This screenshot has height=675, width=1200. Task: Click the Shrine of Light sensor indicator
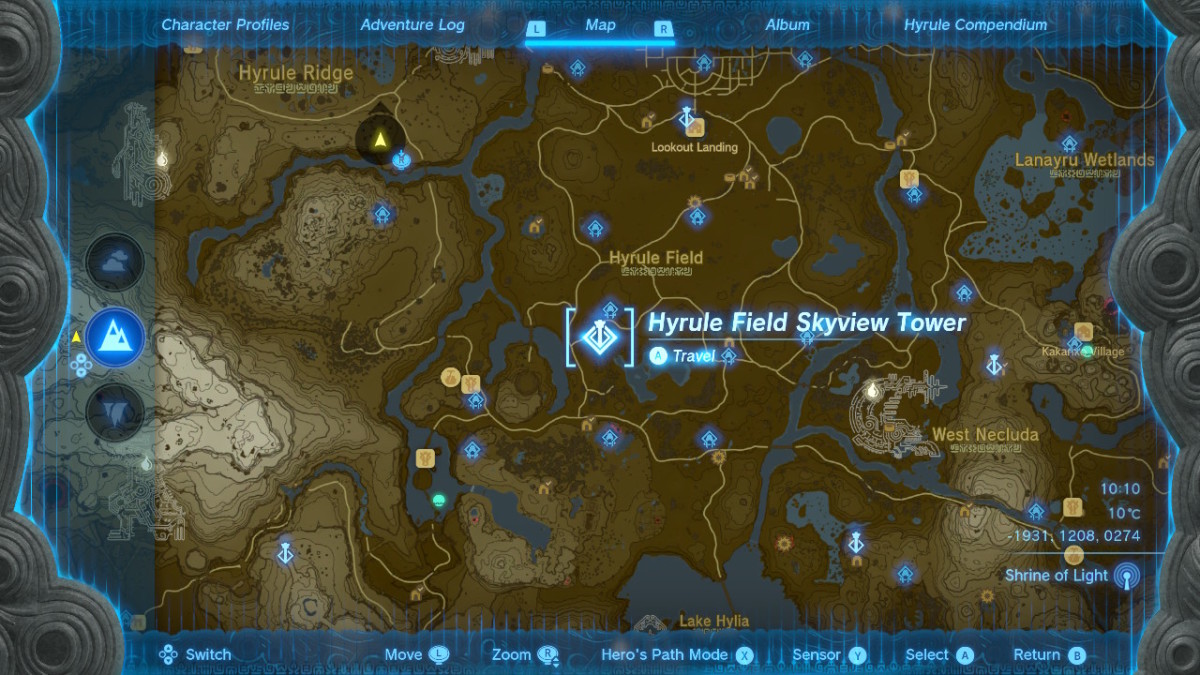point(1127,576)
